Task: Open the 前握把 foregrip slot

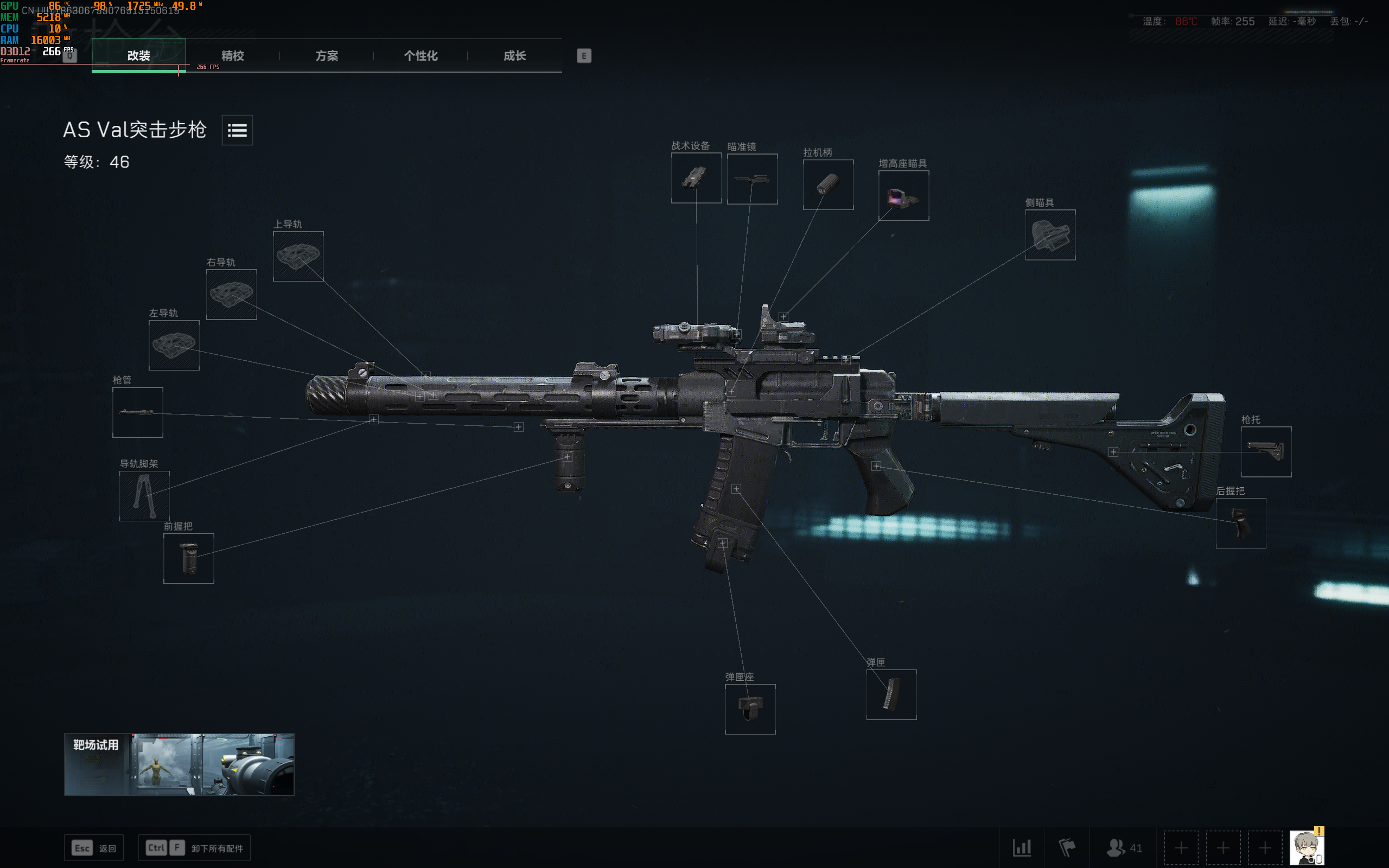Action: pos(189,559)
